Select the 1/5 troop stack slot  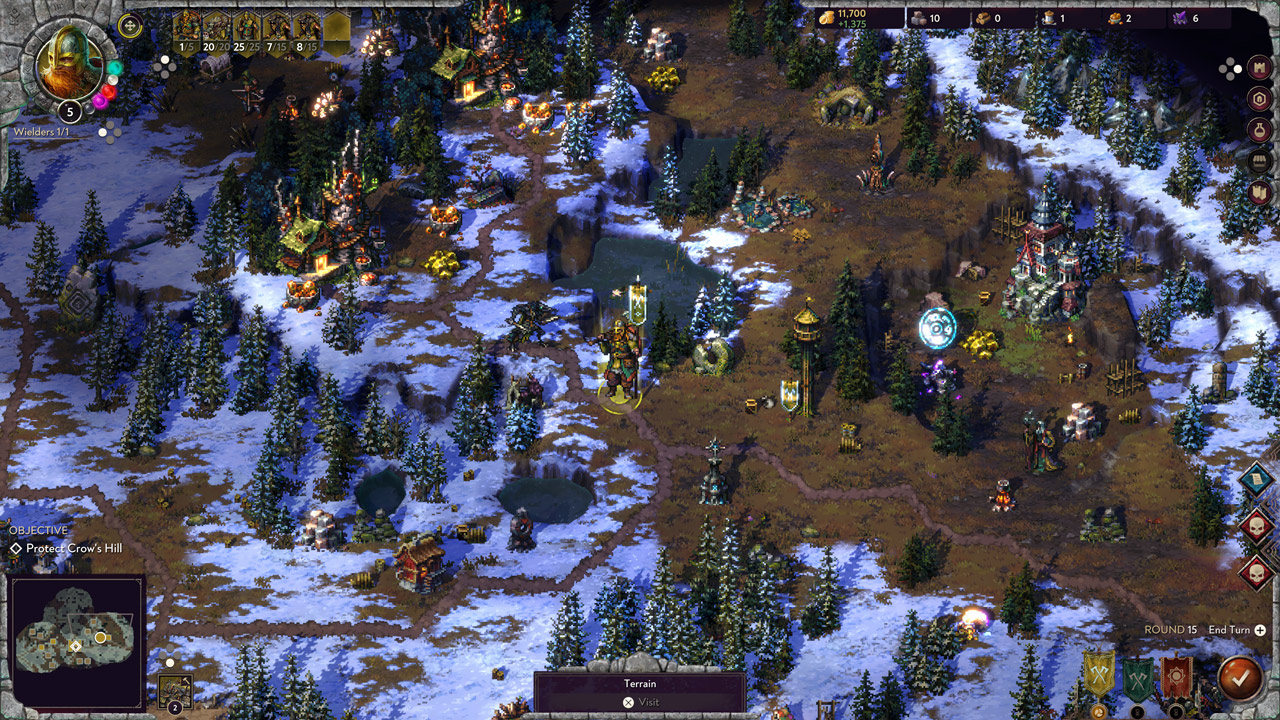(187, 26)
